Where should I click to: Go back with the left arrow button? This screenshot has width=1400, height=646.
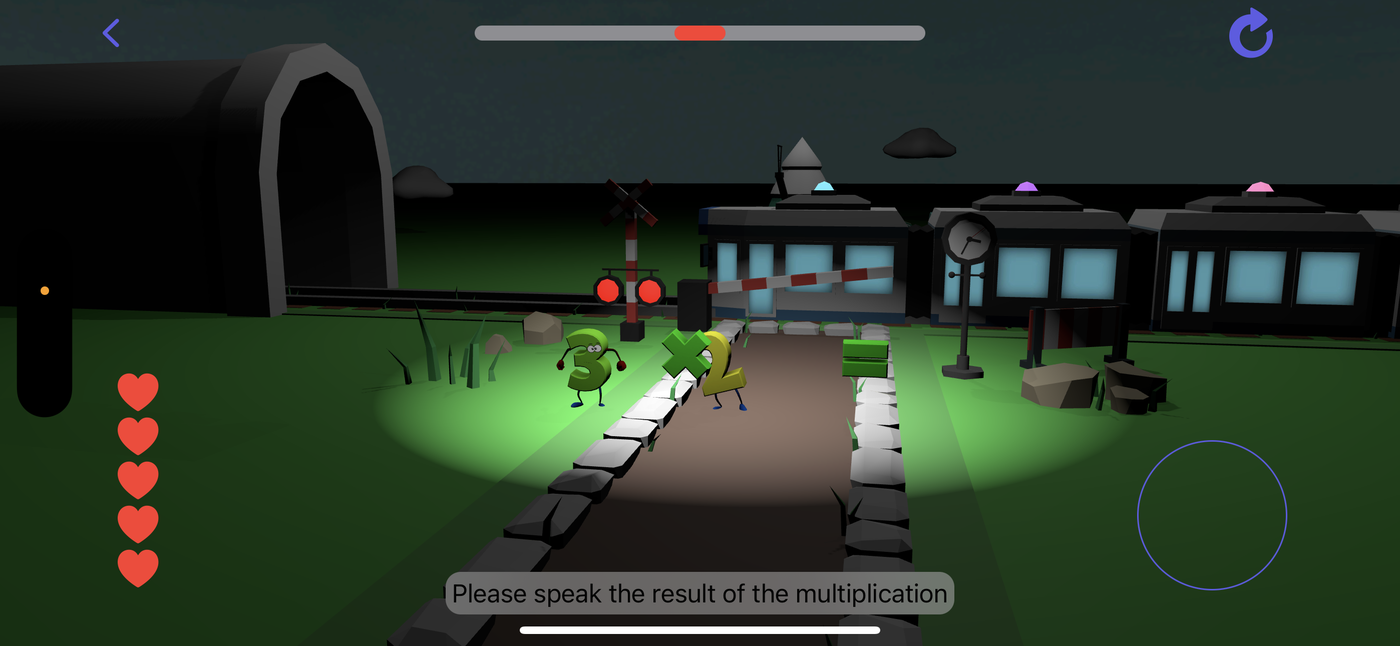point(111,33)
